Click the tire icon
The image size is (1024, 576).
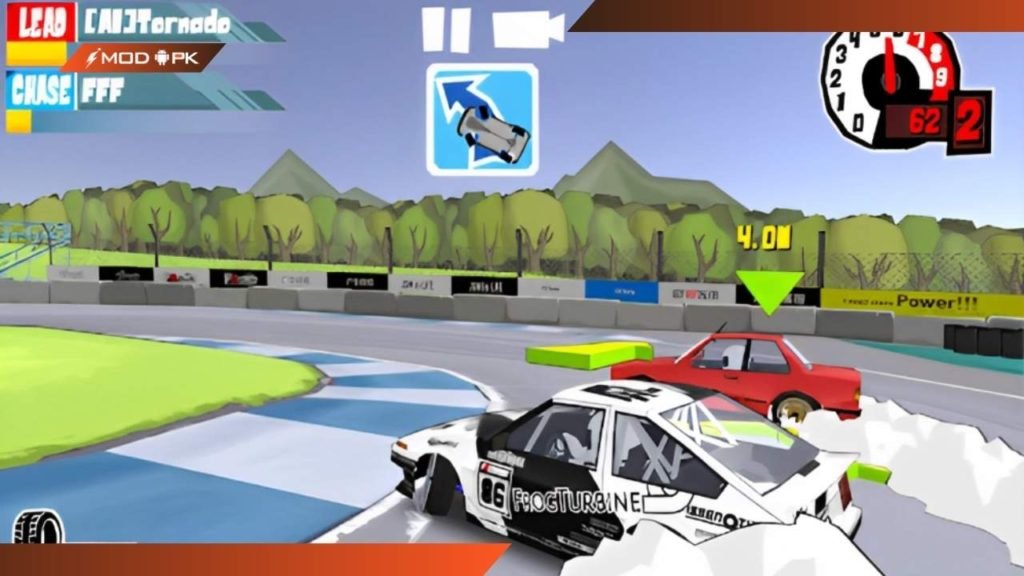click(37, 527)
